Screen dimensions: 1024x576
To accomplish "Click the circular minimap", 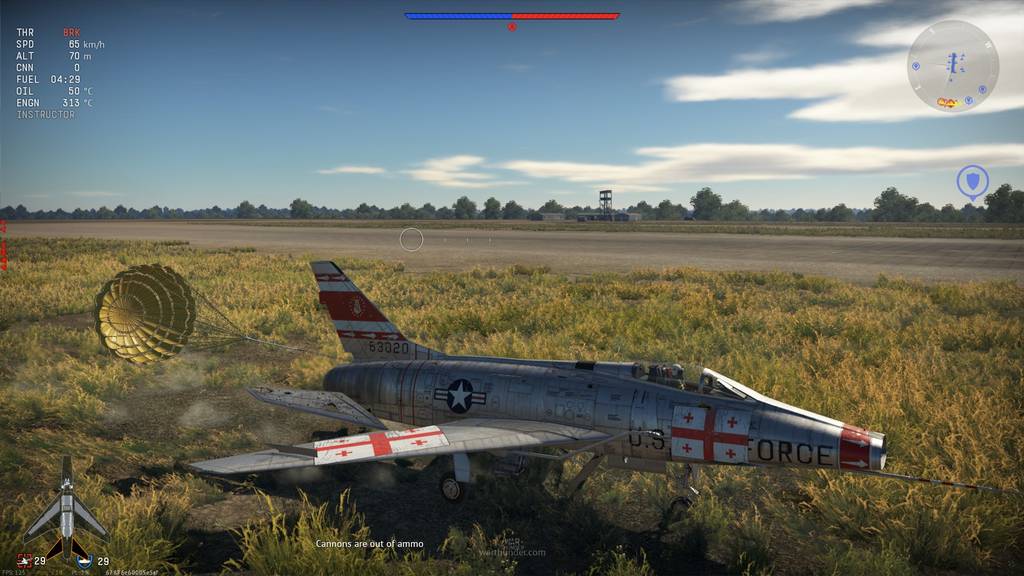I will click(x=952, y=66).
